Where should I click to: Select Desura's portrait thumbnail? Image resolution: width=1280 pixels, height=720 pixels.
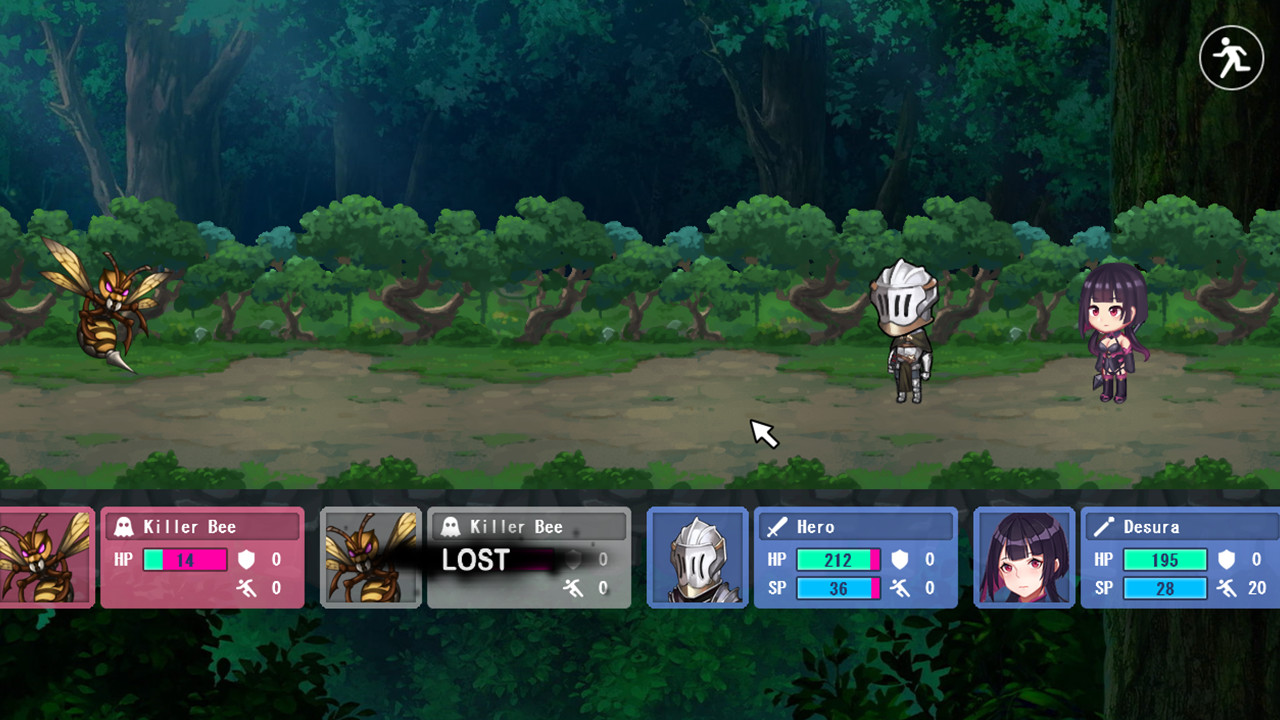pos(1022,557)
